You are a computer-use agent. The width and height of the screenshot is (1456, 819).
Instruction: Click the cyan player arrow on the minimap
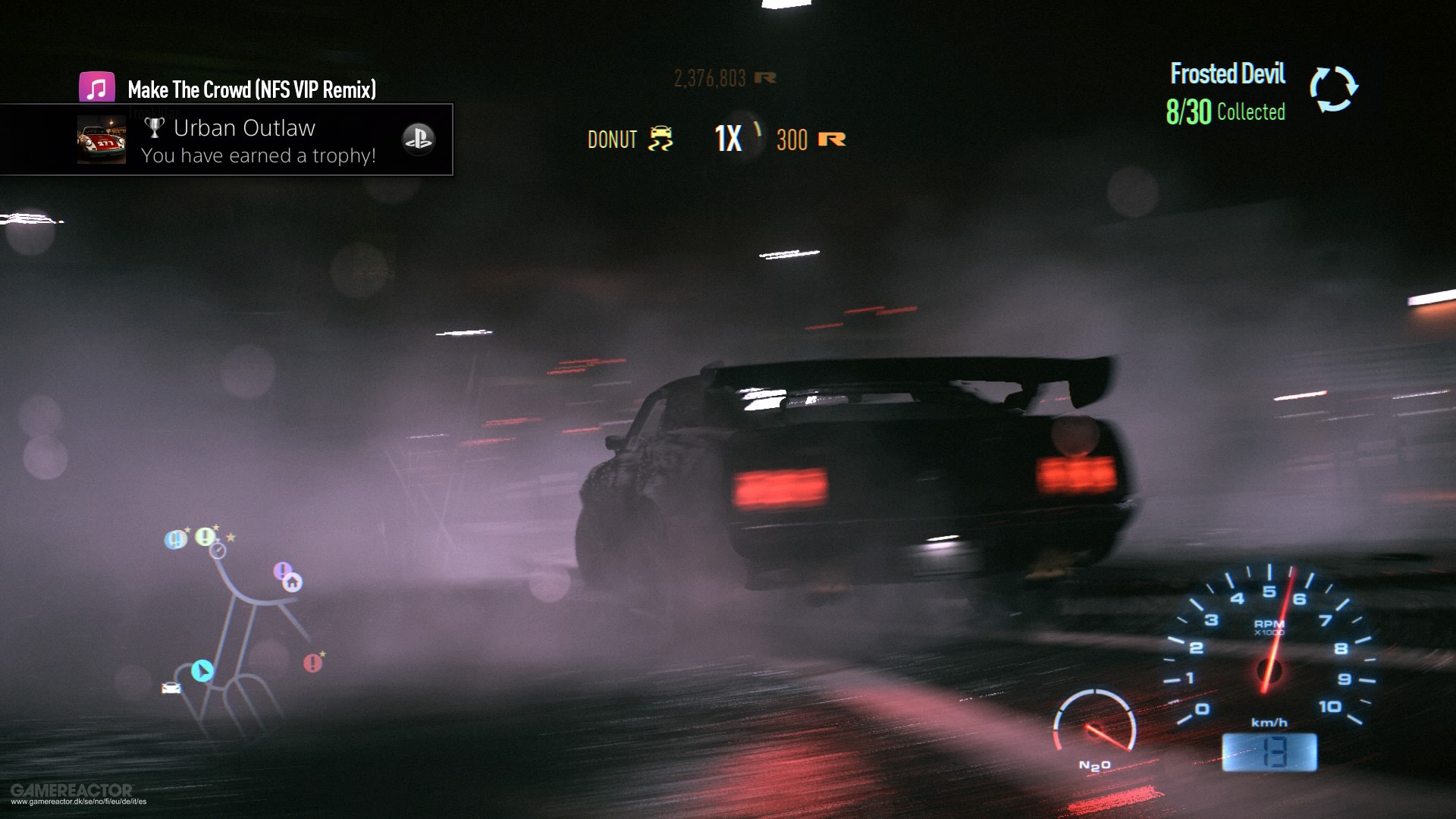tap(202, 671)
